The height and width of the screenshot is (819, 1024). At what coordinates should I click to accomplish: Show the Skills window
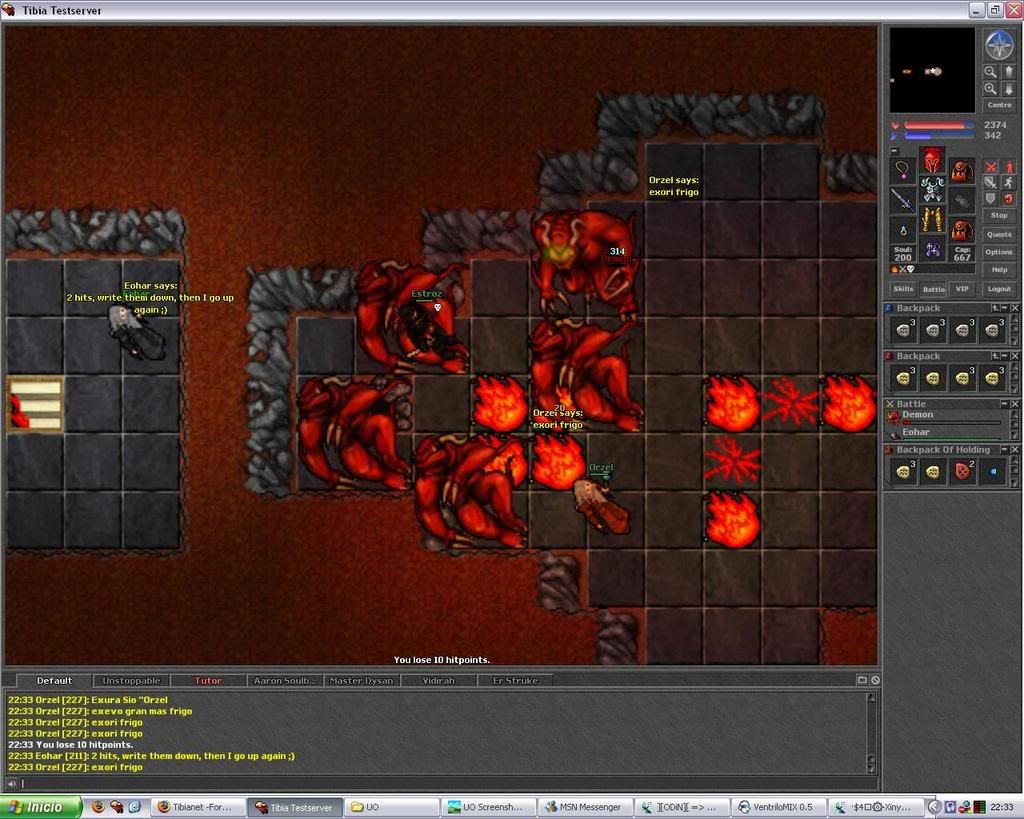(903, 289)
